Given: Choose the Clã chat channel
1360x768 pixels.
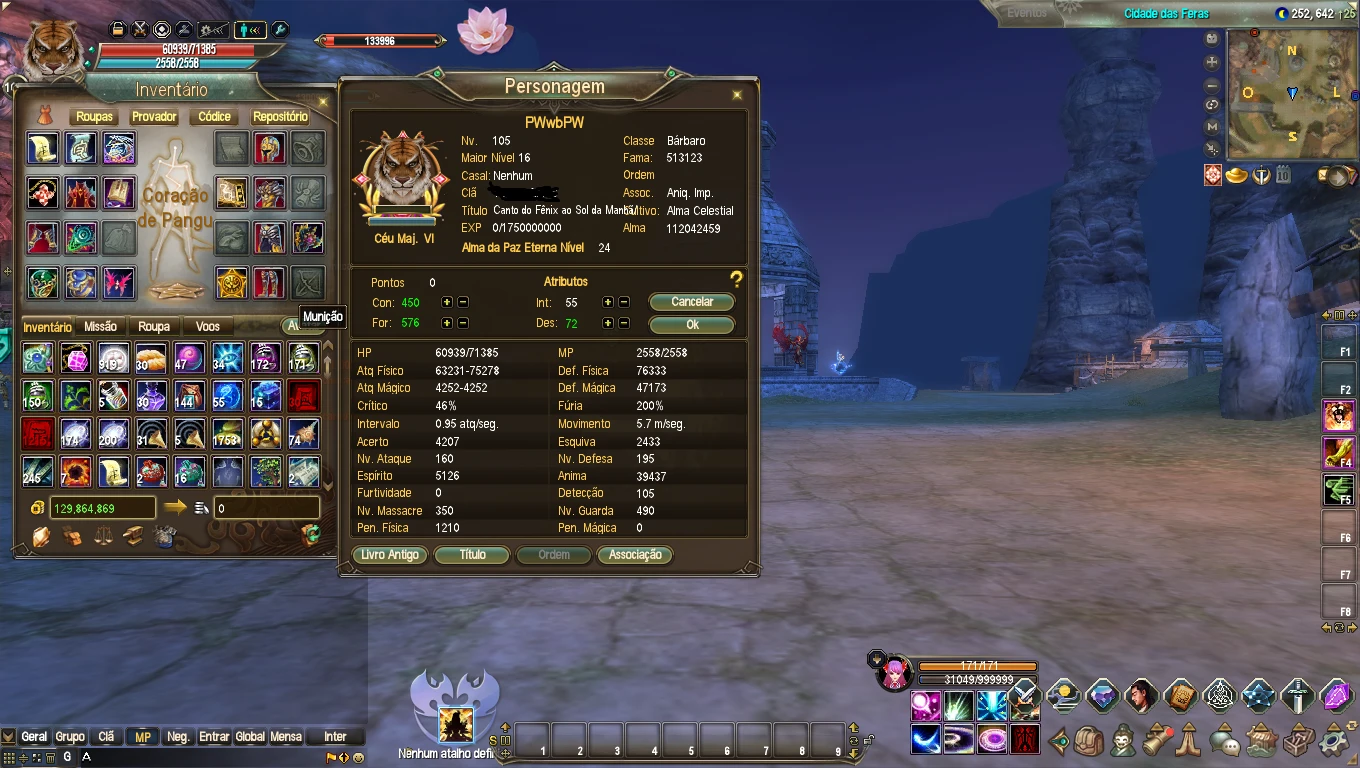Looking at the screenshot, I should [107, 737].
